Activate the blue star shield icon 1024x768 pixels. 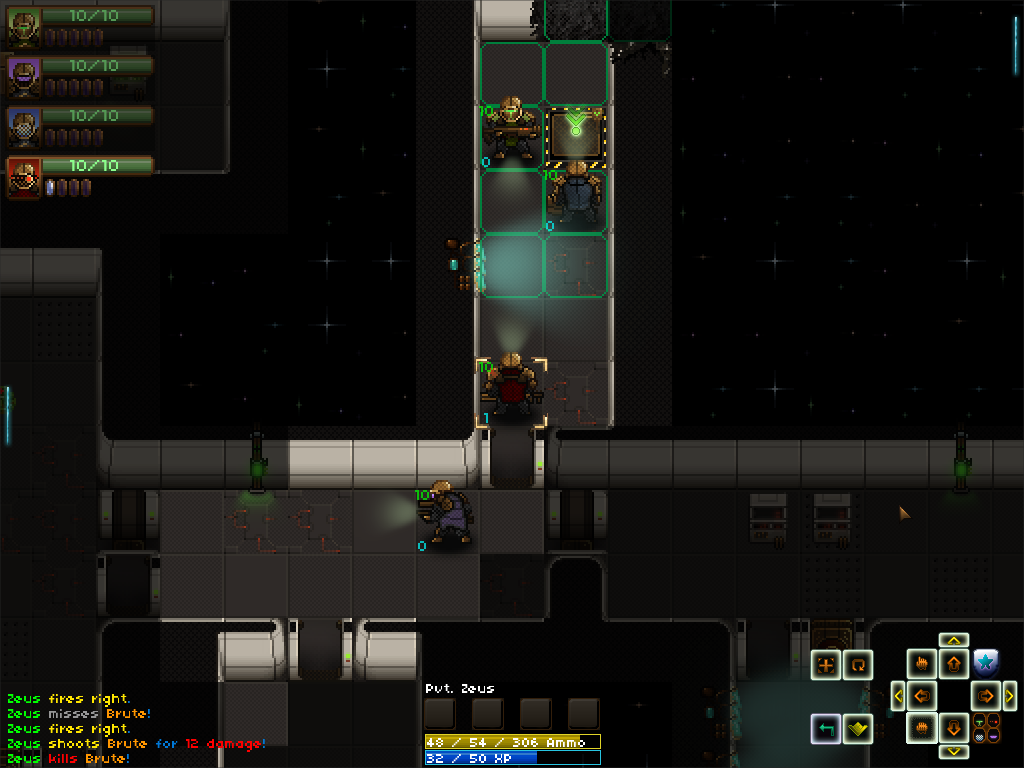coord(985,662)
